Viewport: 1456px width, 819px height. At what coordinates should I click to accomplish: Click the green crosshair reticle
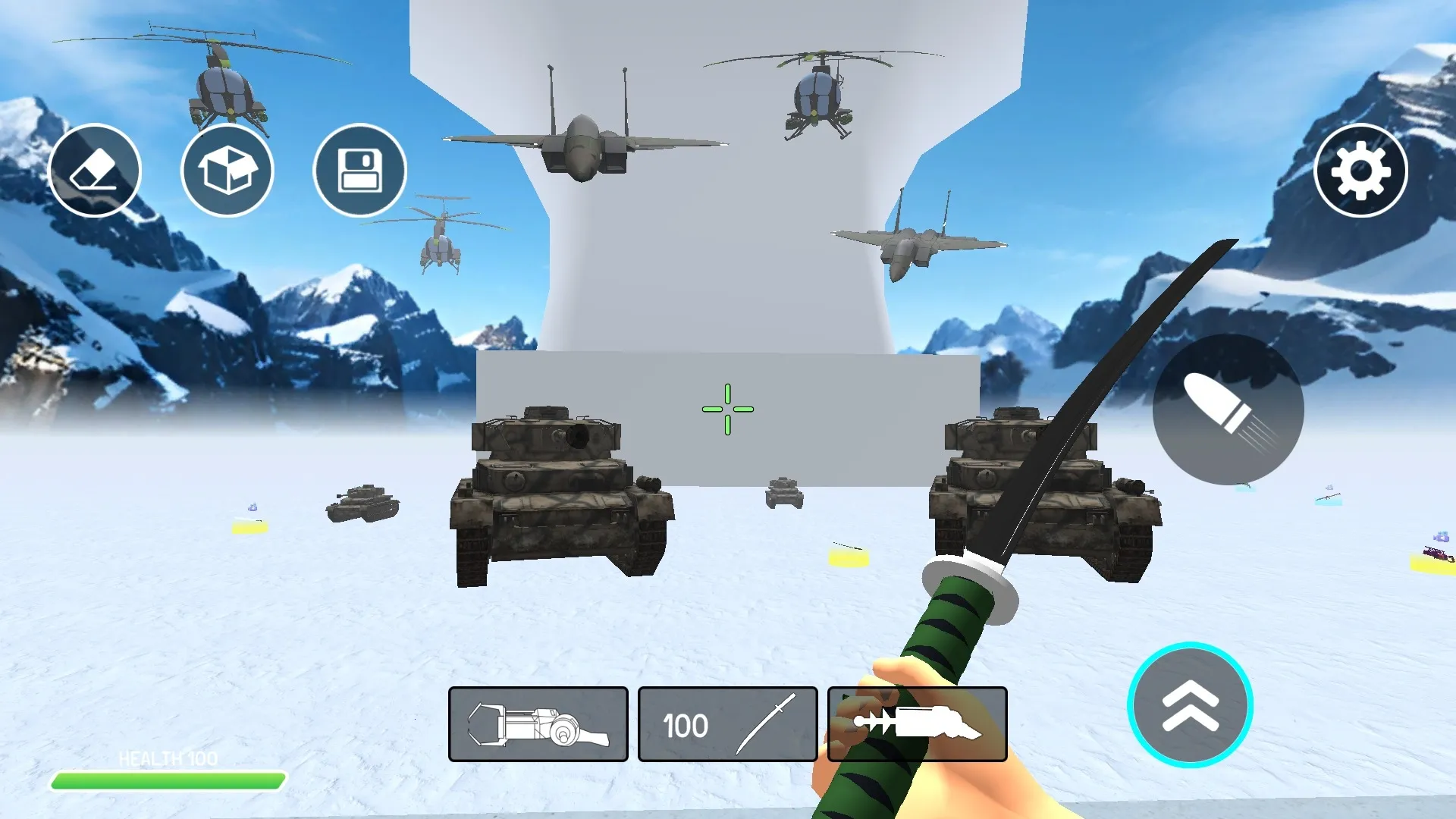(x=728, y=409)
